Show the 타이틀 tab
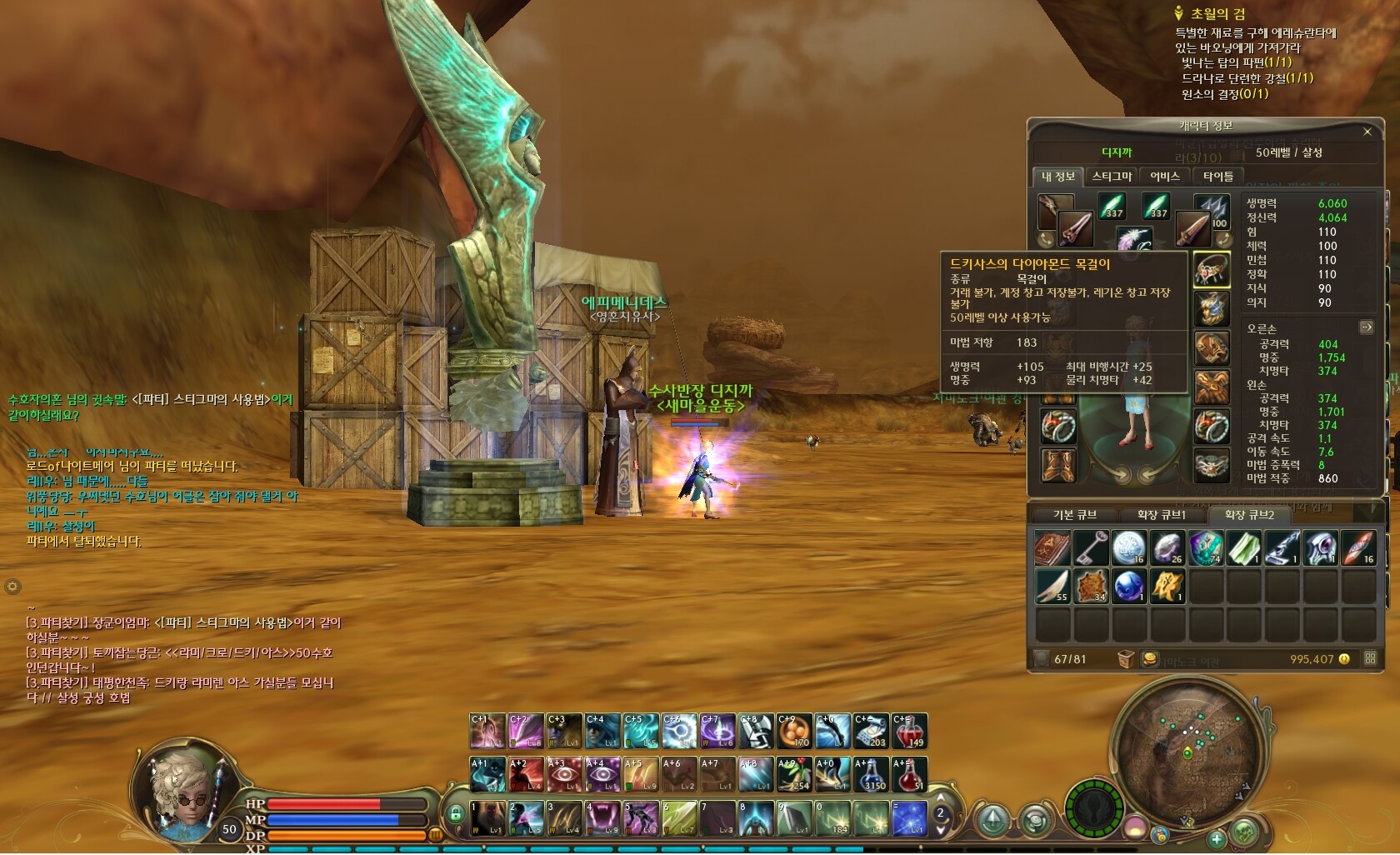The width and height of the screenshot is (1400, 855). point(1217,177)
